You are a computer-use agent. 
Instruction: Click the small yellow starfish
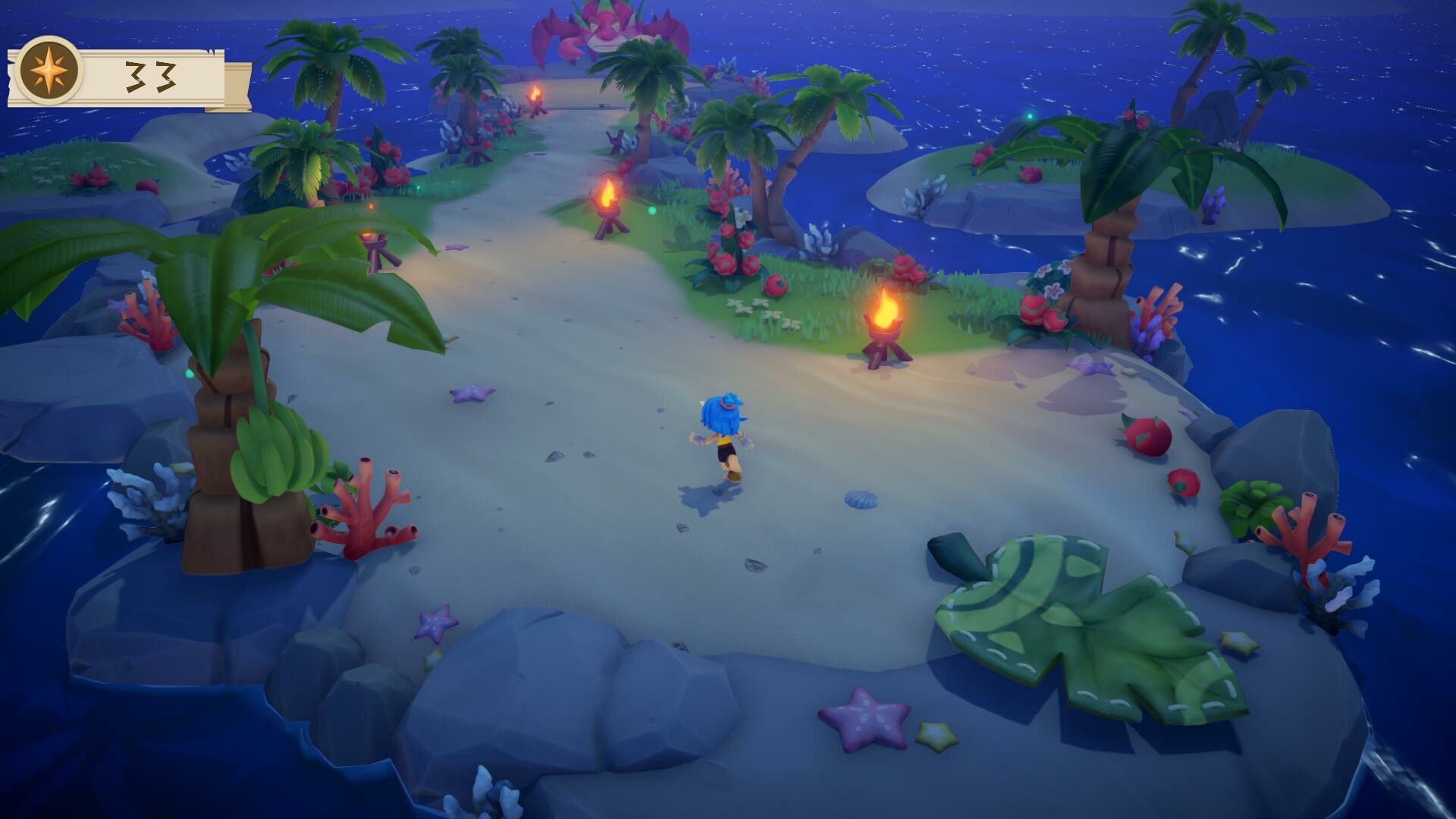click(x=935, y=734)
